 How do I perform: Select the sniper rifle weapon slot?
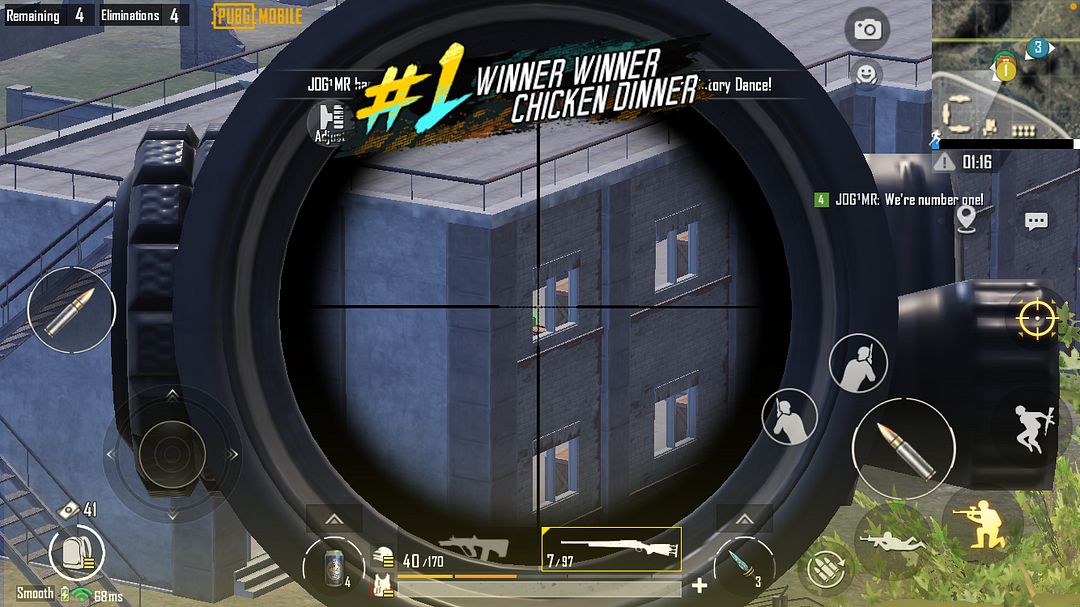[x=611, y=551]
